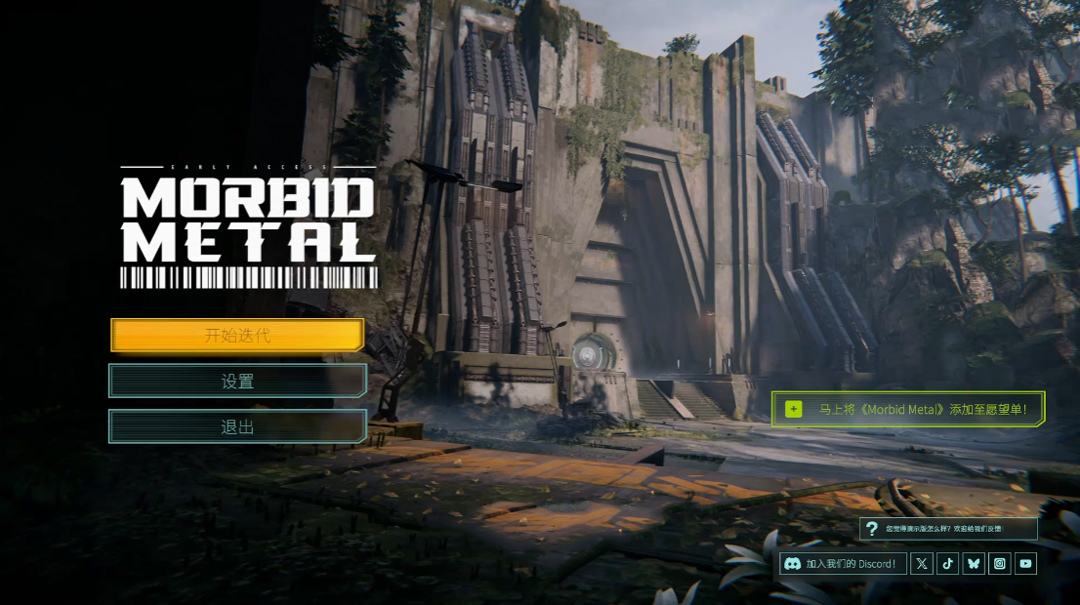Open the YouTube channel

[1026, 564]
